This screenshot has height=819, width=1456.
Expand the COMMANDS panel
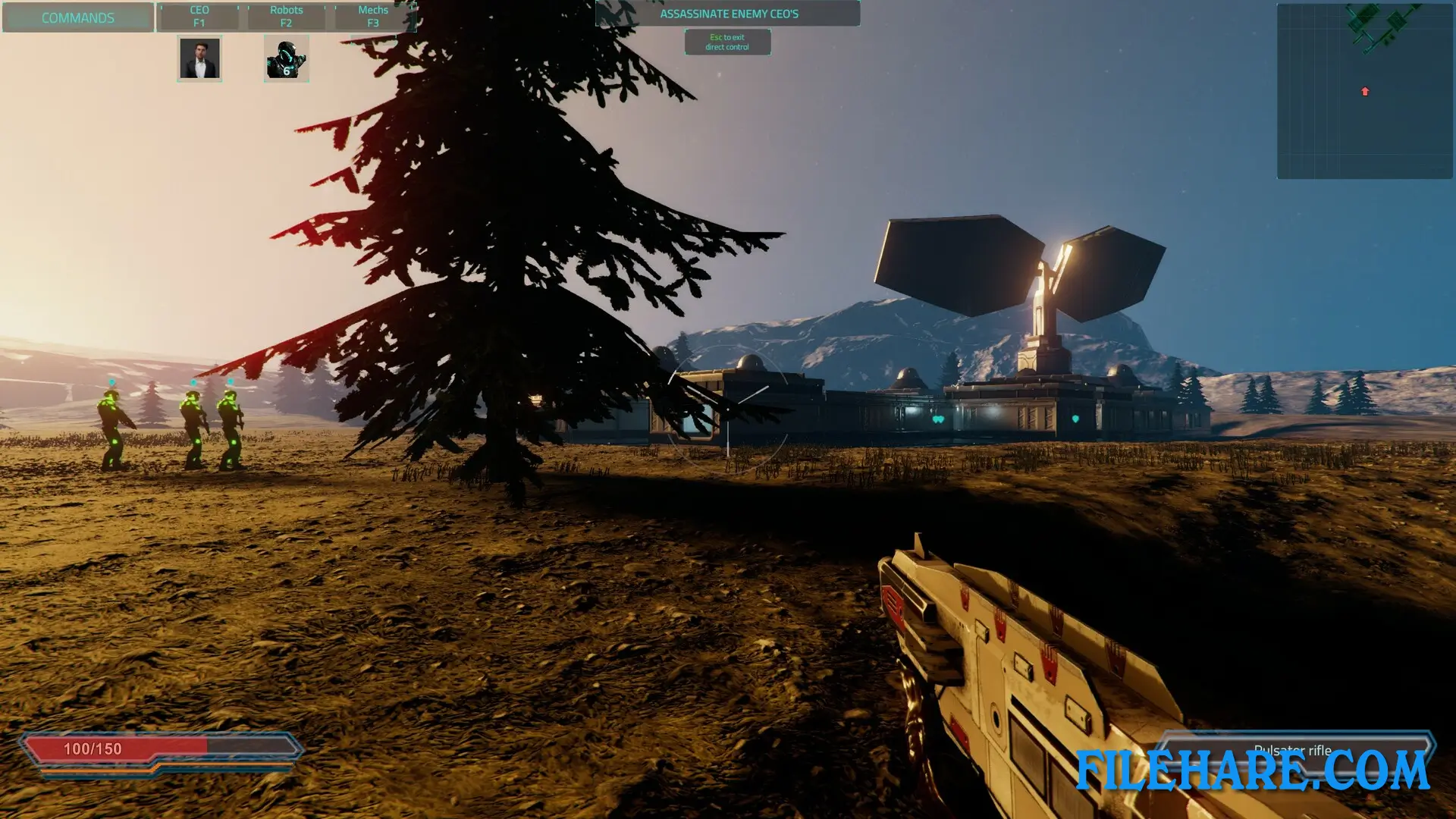point(78,17)
